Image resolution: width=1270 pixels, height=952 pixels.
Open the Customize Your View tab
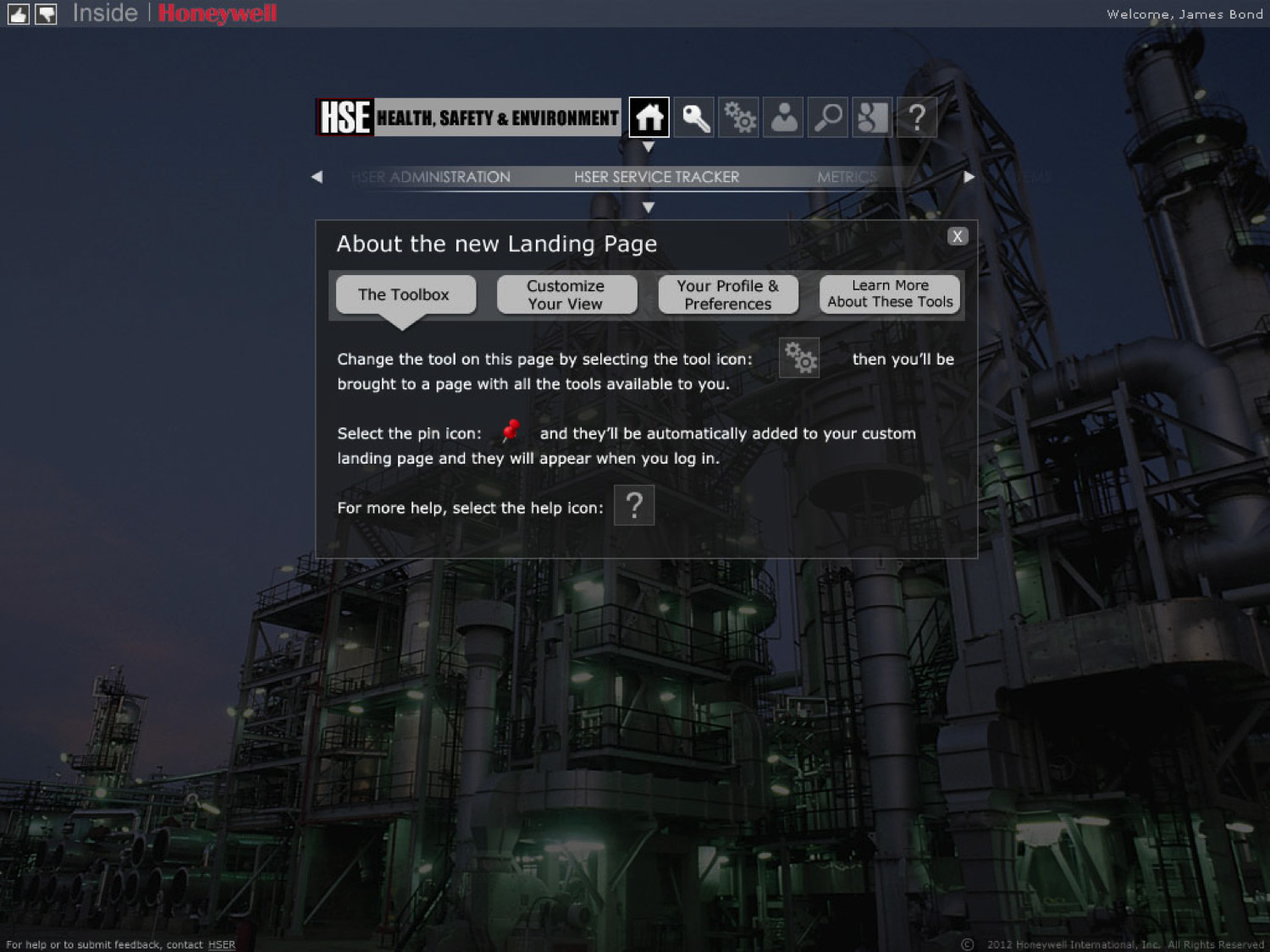(x=566, y=294)
